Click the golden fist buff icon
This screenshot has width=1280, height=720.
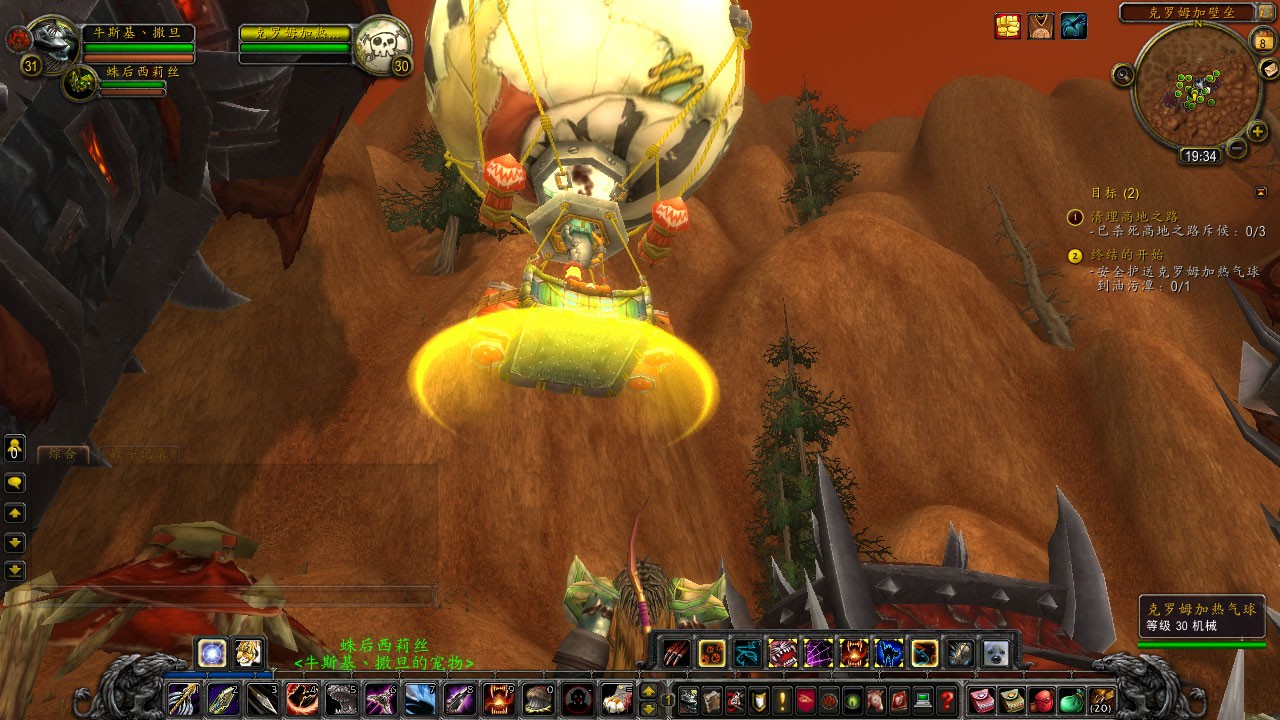[1008, 26]
